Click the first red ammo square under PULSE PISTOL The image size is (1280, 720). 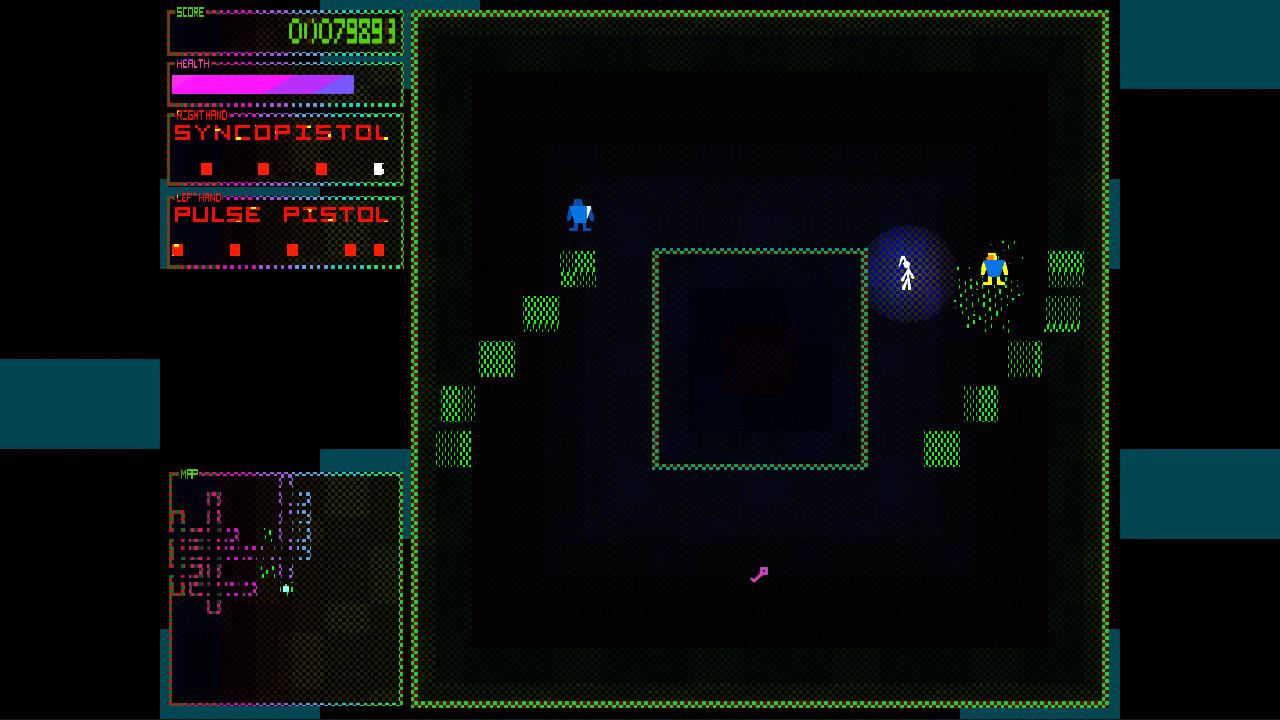(177, 247)
